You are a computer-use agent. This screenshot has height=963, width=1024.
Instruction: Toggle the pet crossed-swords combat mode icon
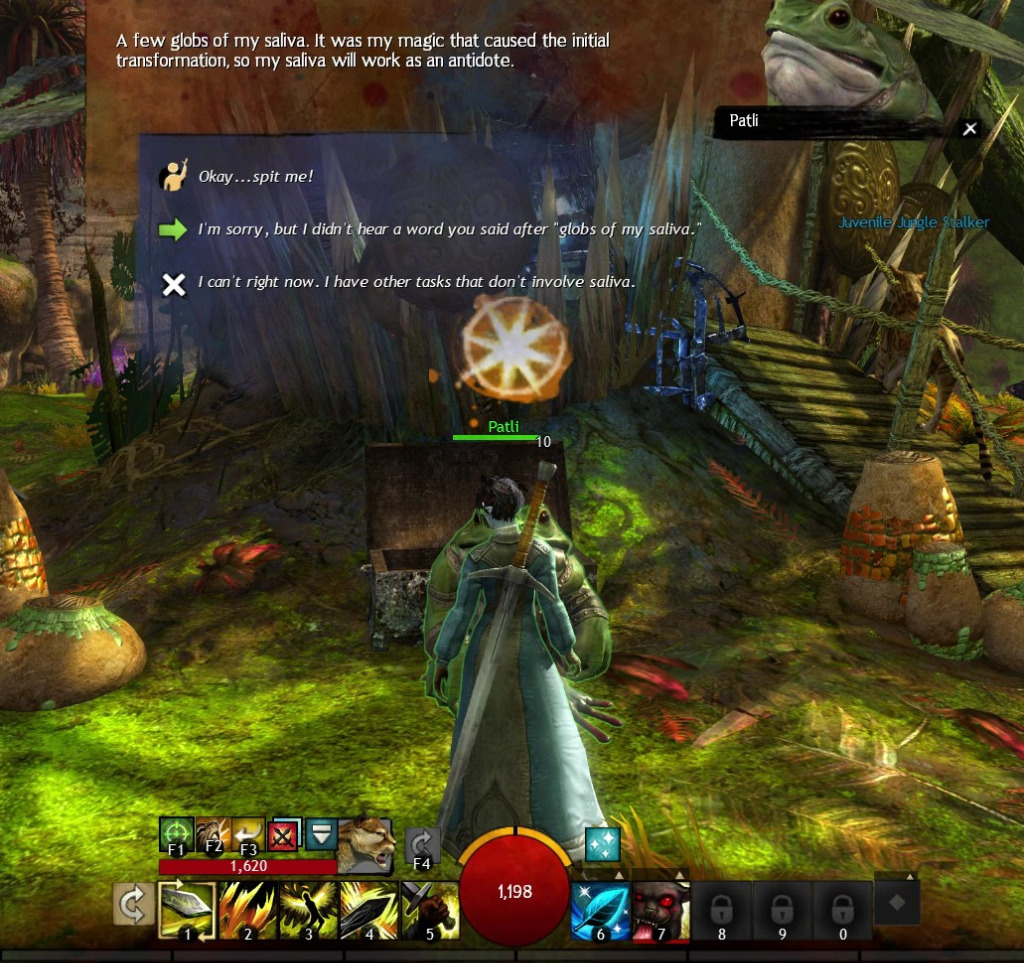pyautogui.click(x=283, y=834)
